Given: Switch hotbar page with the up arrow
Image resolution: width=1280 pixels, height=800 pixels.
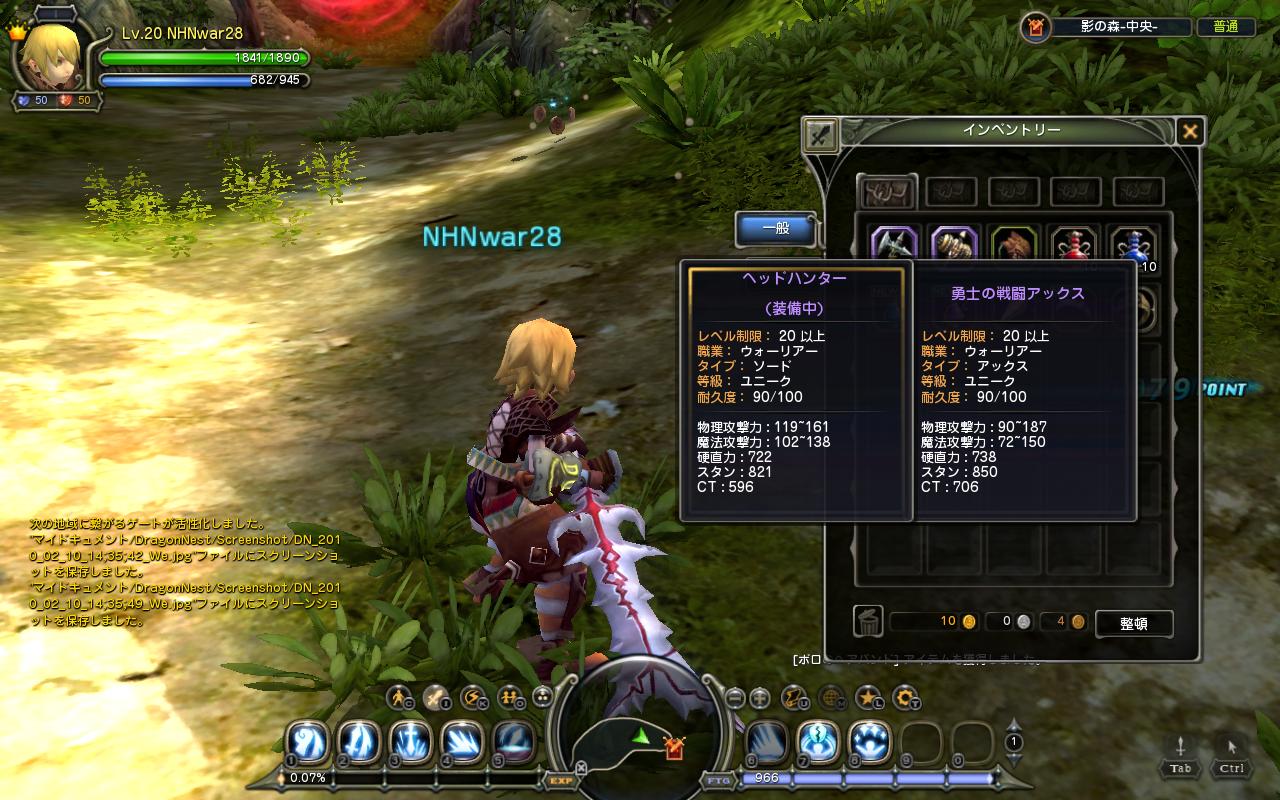Looking at the screenshot, I should (x=1013, y=725).
